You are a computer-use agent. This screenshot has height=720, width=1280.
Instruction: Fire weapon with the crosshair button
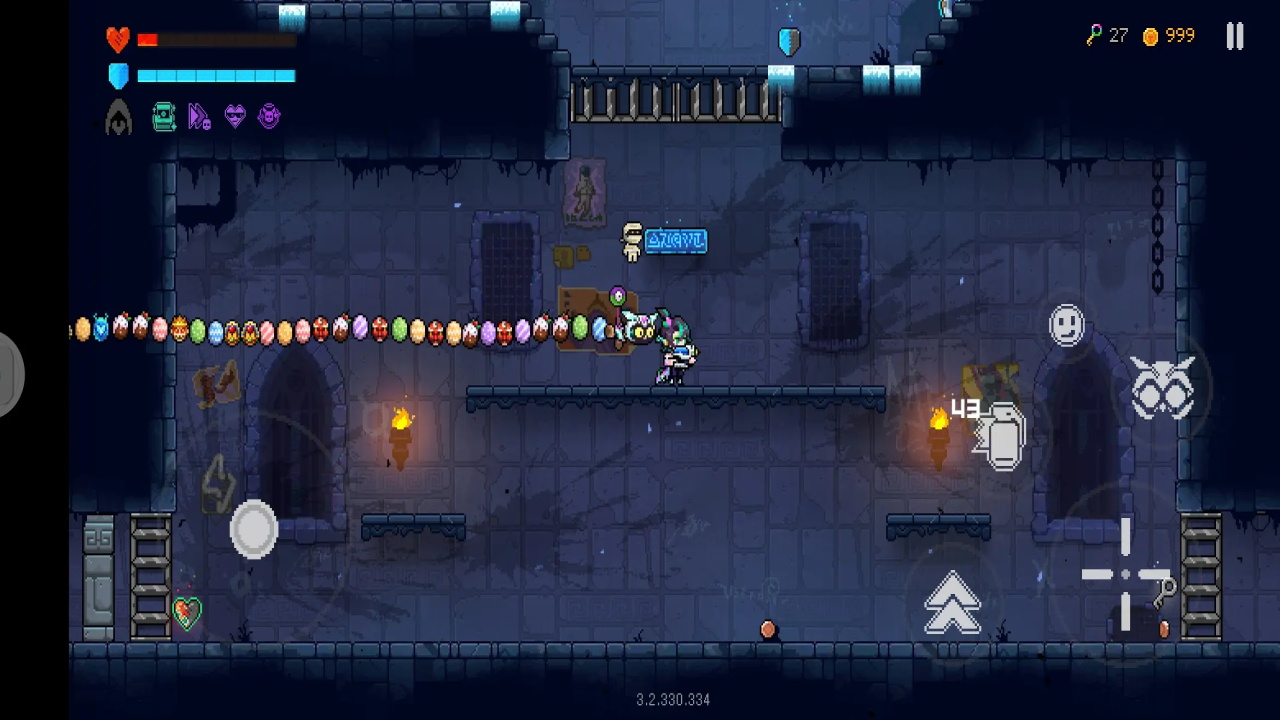(1126, 575)
